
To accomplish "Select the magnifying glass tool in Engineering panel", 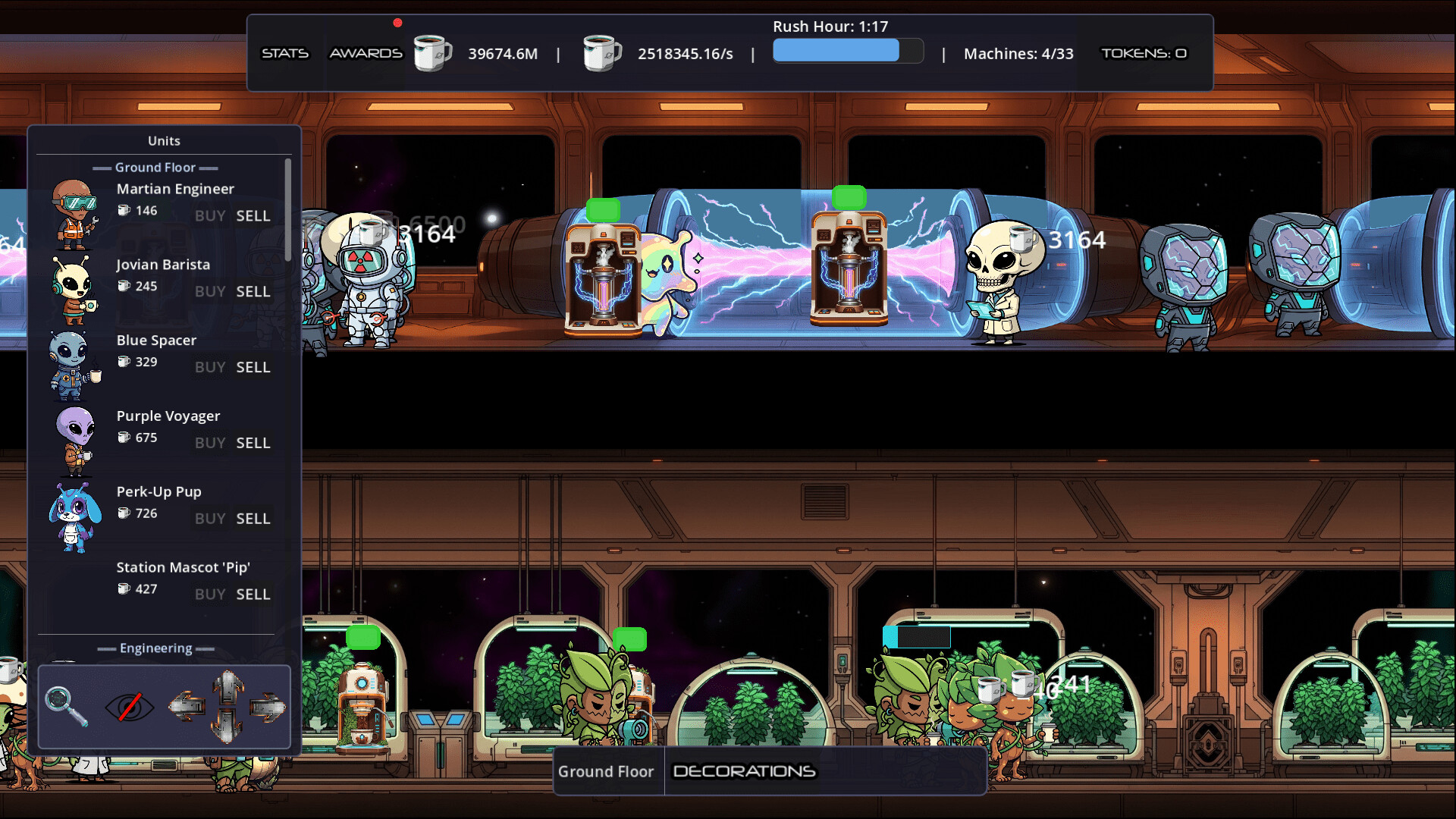I will click(68, 707).
